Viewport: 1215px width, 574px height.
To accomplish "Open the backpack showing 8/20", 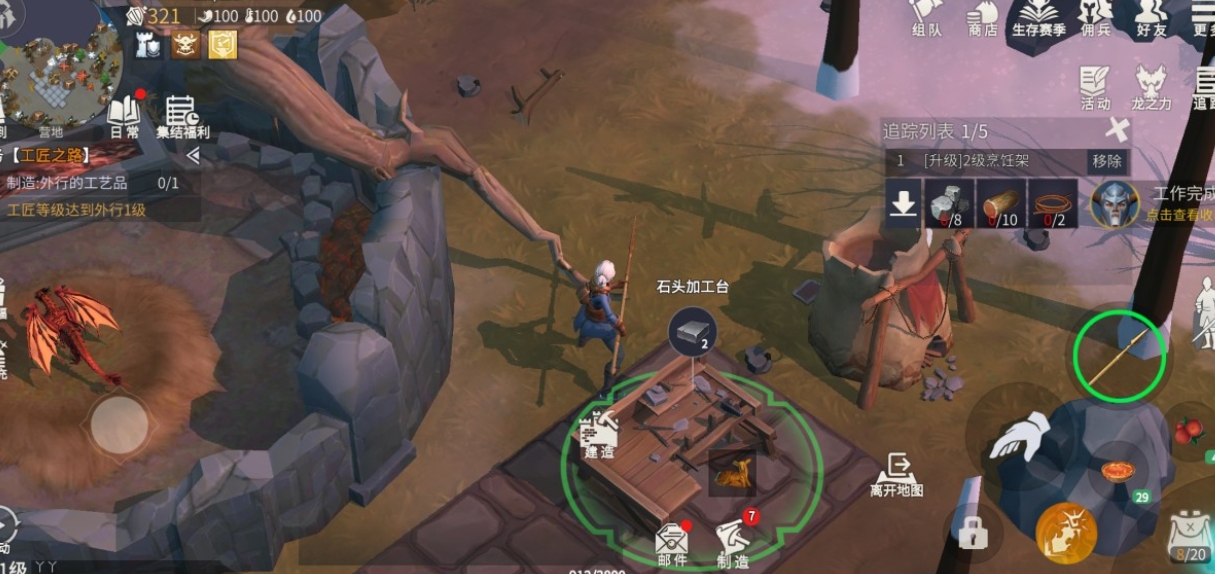I will (x=1189, y=534).
